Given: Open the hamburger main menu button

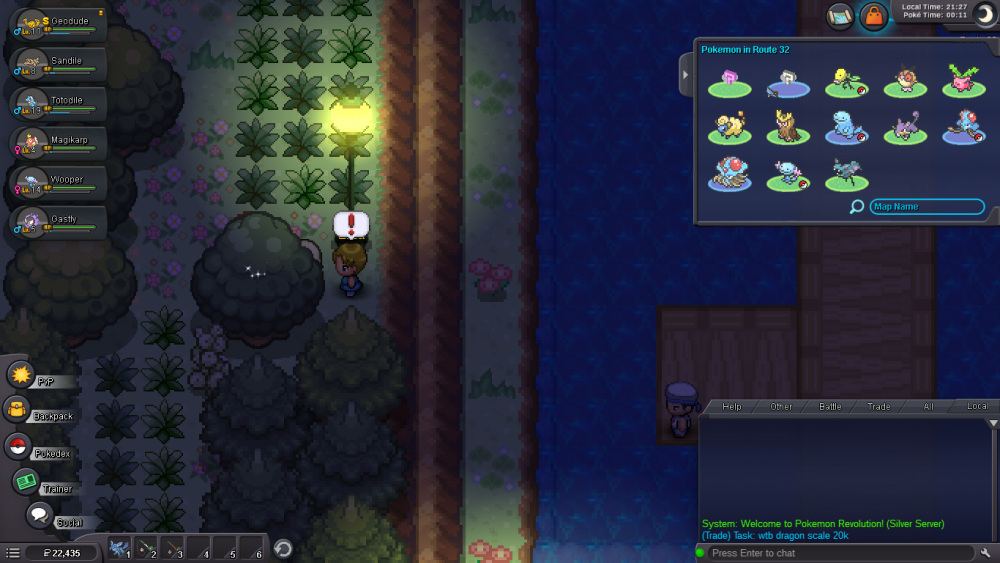Looking at the screenshot, I should [12, 552].
